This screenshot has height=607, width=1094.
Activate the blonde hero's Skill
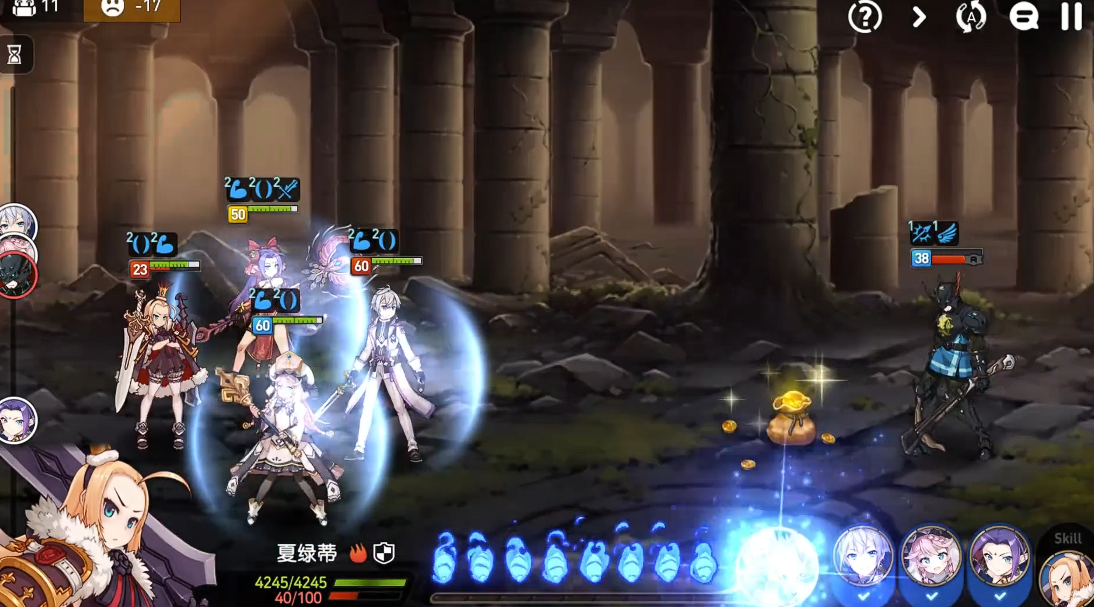point(1068,570)
